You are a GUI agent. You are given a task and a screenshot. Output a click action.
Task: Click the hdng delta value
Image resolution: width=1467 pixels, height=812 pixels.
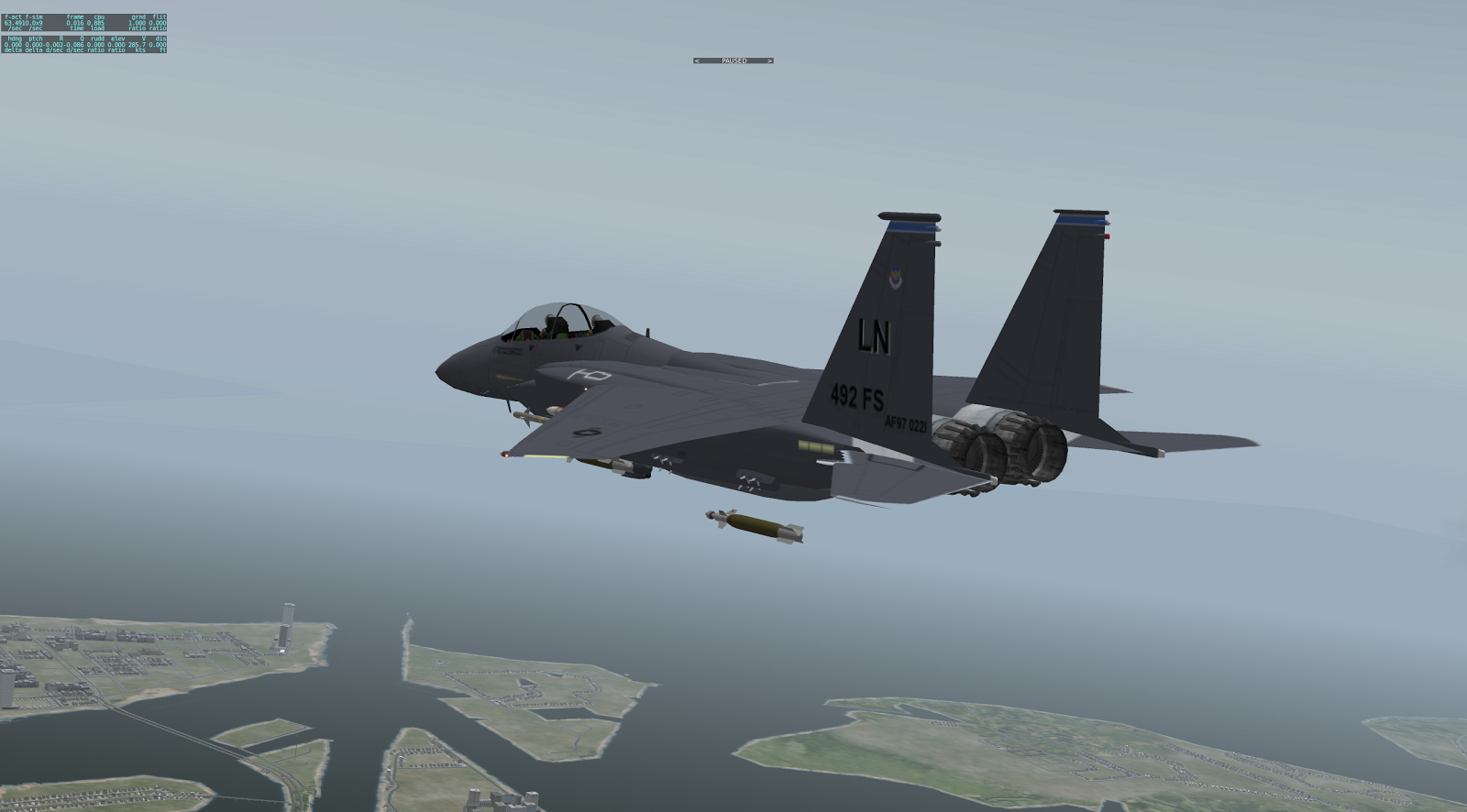click(x=11, y=45)
